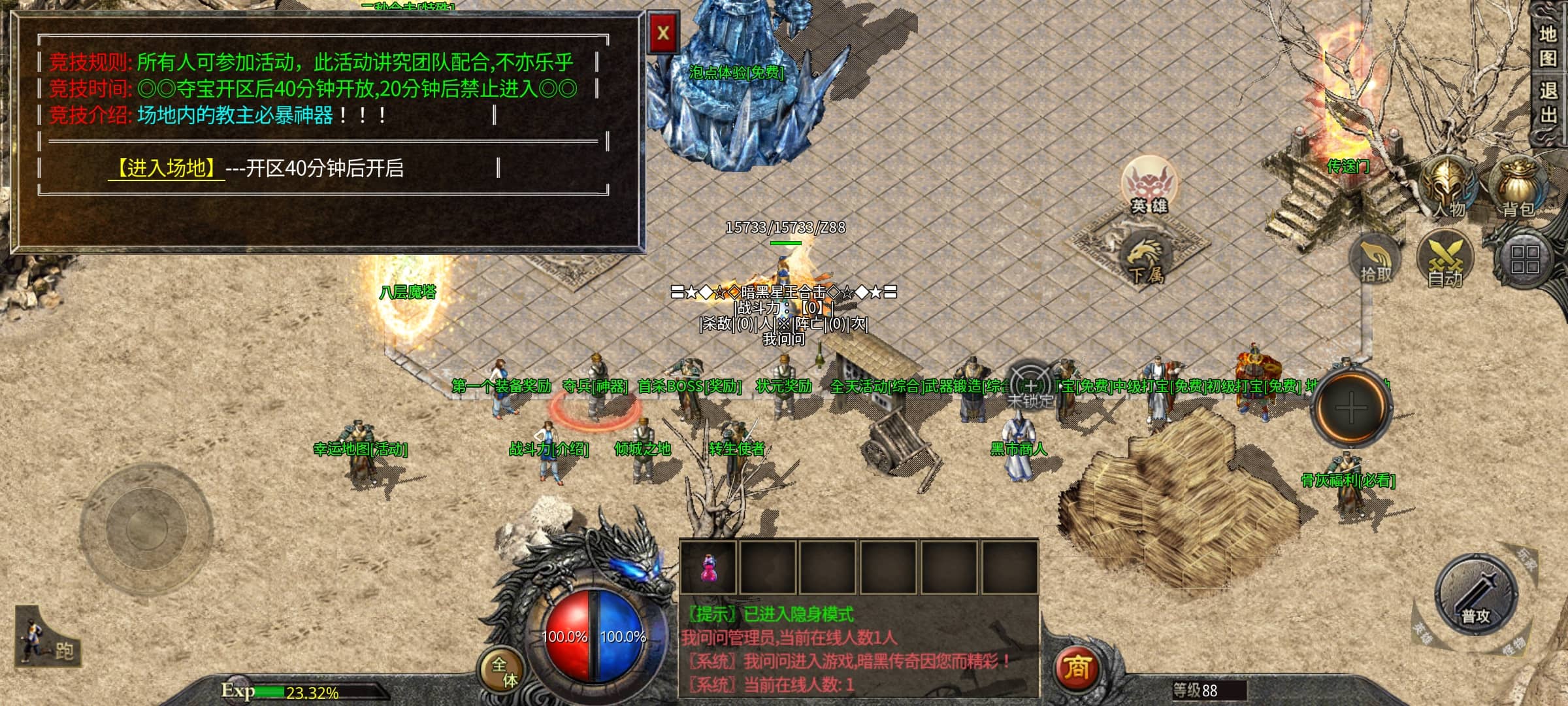Open the 地图 map
Screen dimensions: 1568x706
(1548, 46)
